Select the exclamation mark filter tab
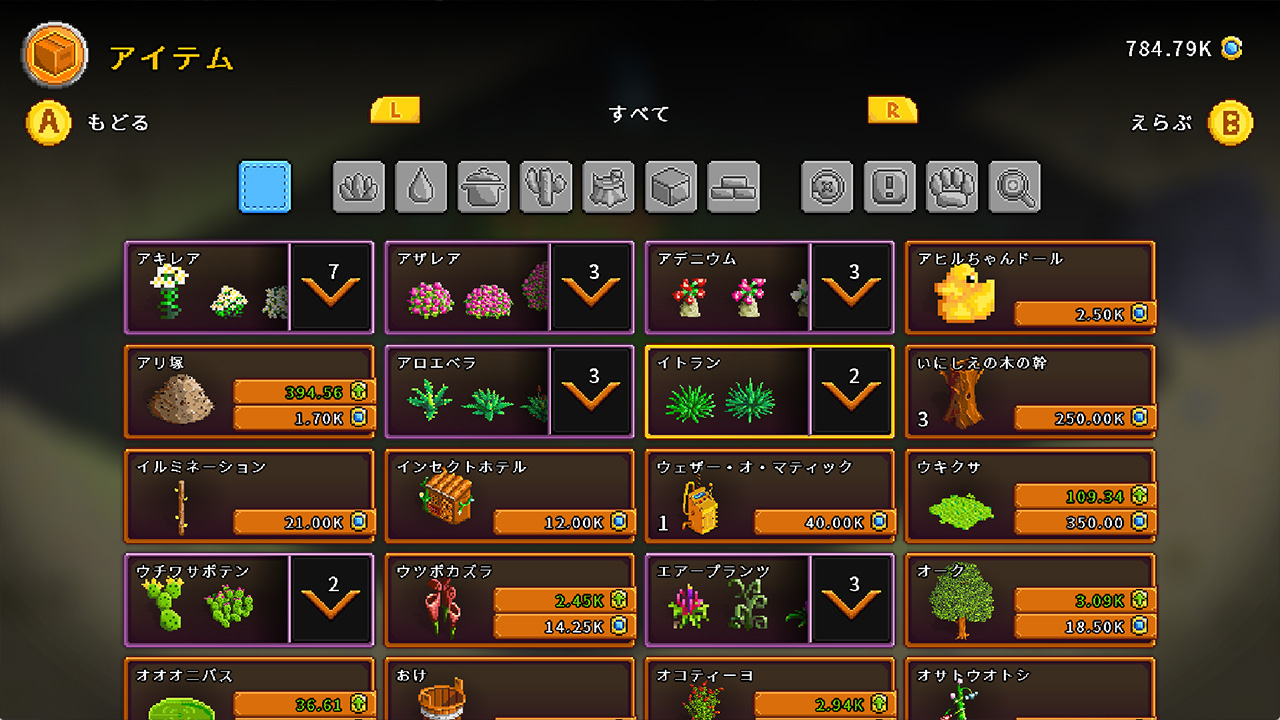This screenshot has width=1280, height=720. [x=889, y=187]
